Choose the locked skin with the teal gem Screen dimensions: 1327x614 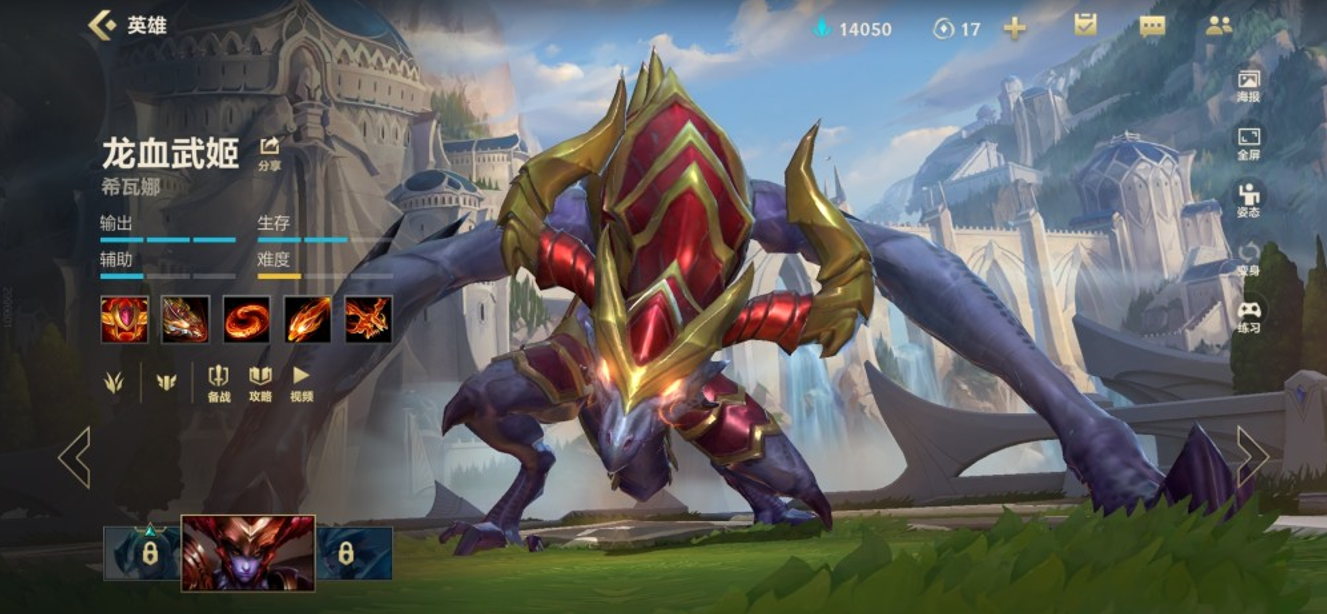(141, 553)
